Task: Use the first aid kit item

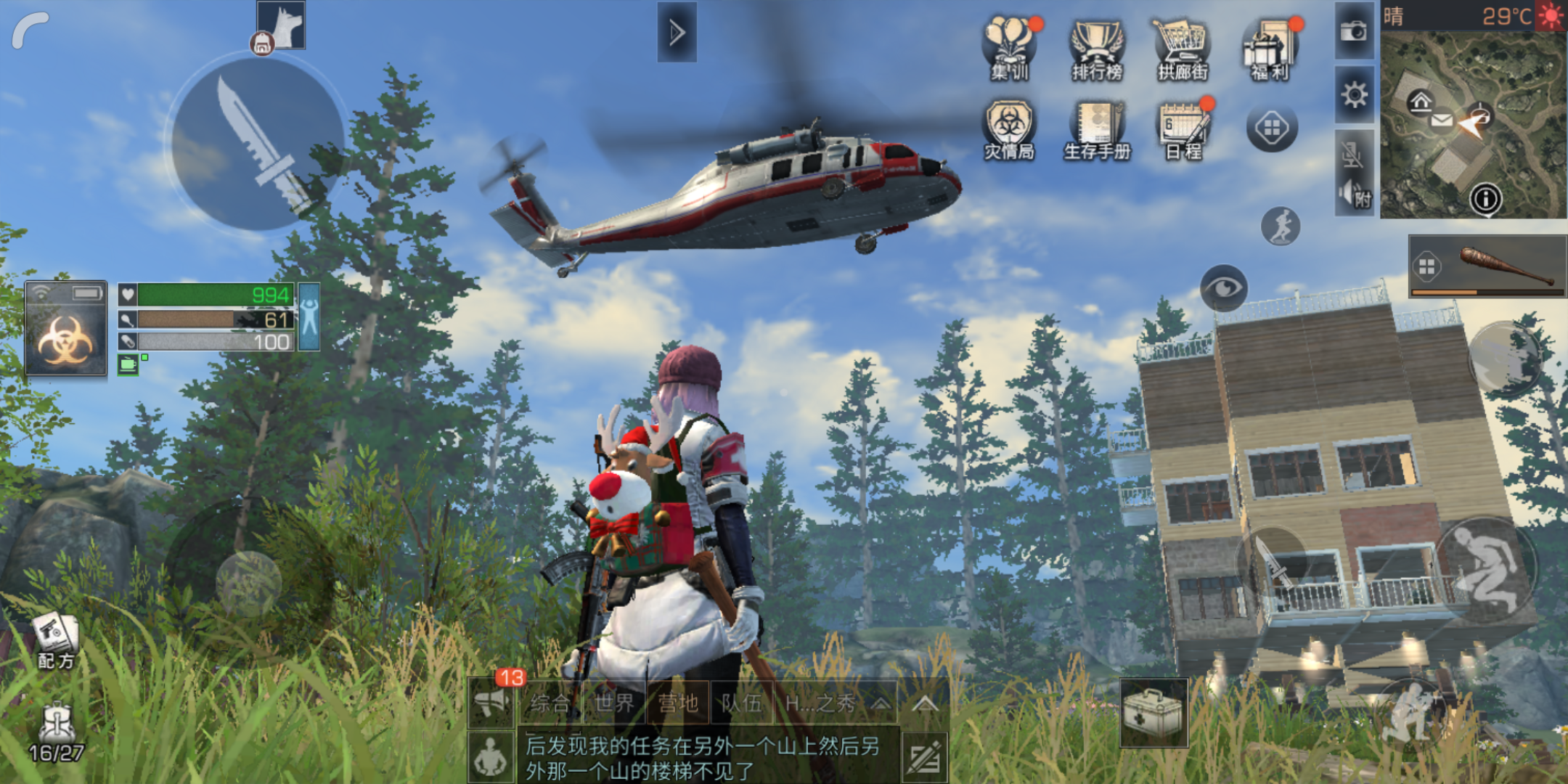Action: coord(1153,713)
